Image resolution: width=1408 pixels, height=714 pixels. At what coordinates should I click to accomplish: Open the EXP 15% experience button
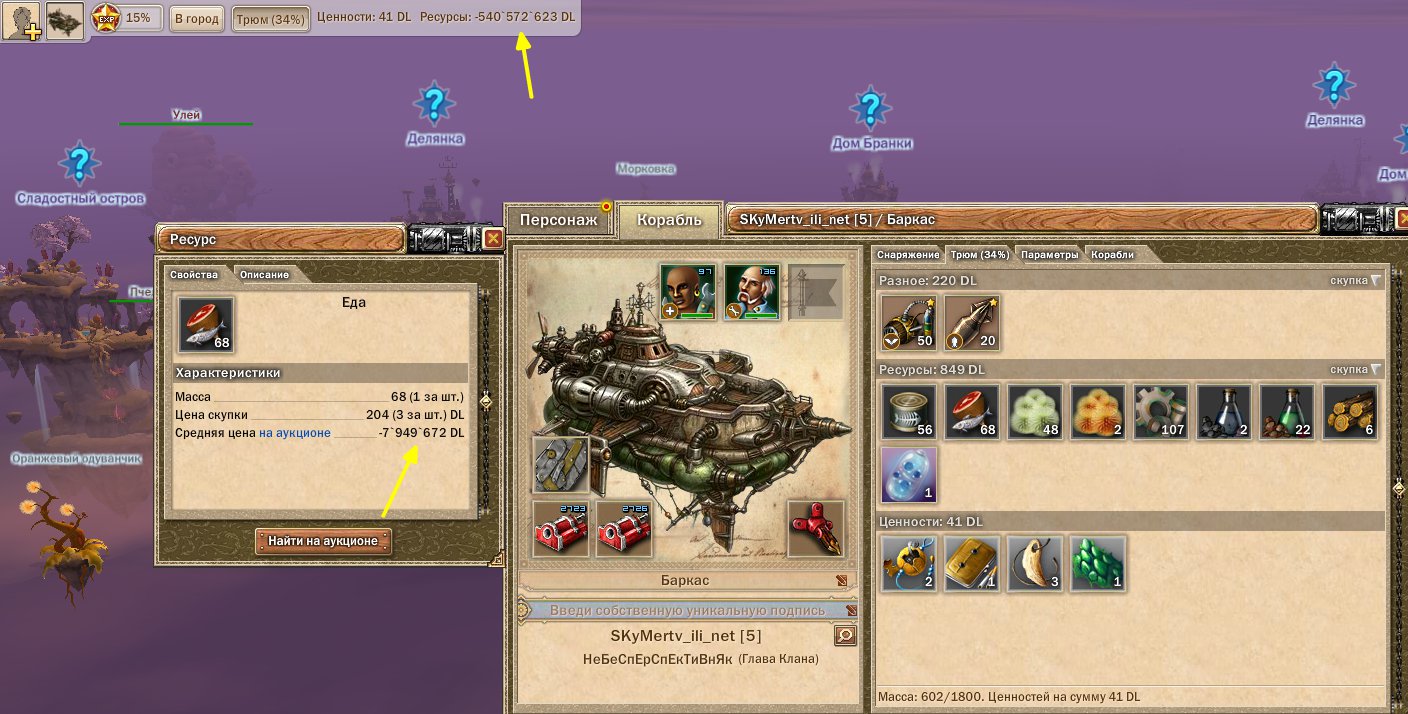pyautogui.click(x=127, y=18)
